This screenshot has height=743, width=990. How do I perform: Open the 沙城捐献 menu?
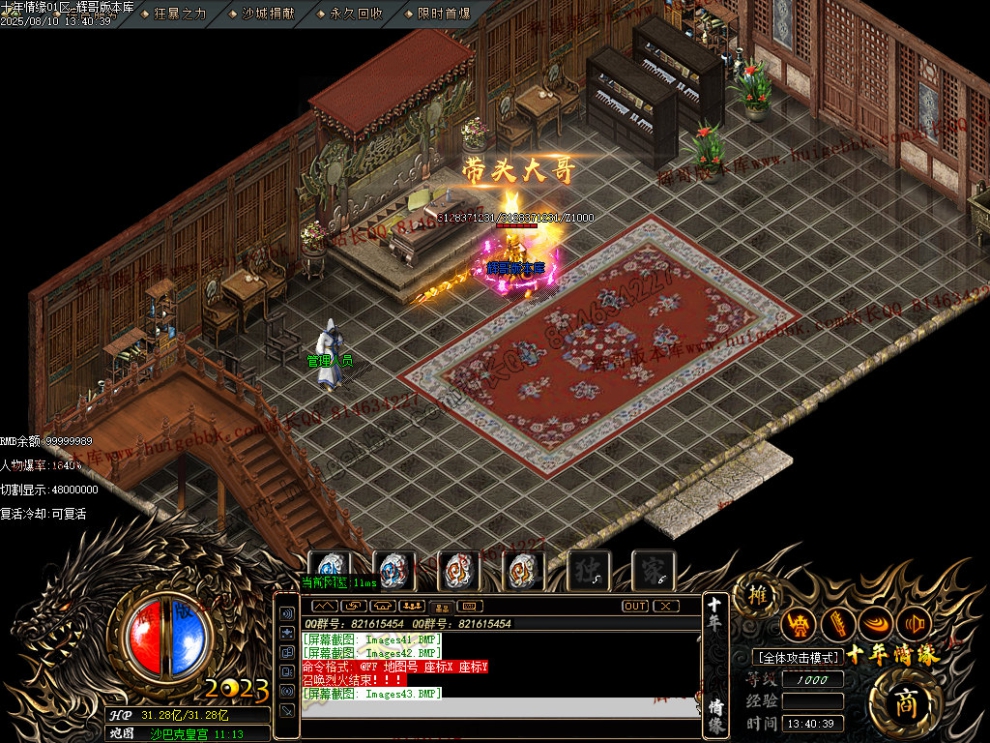(x=267, y=13)
